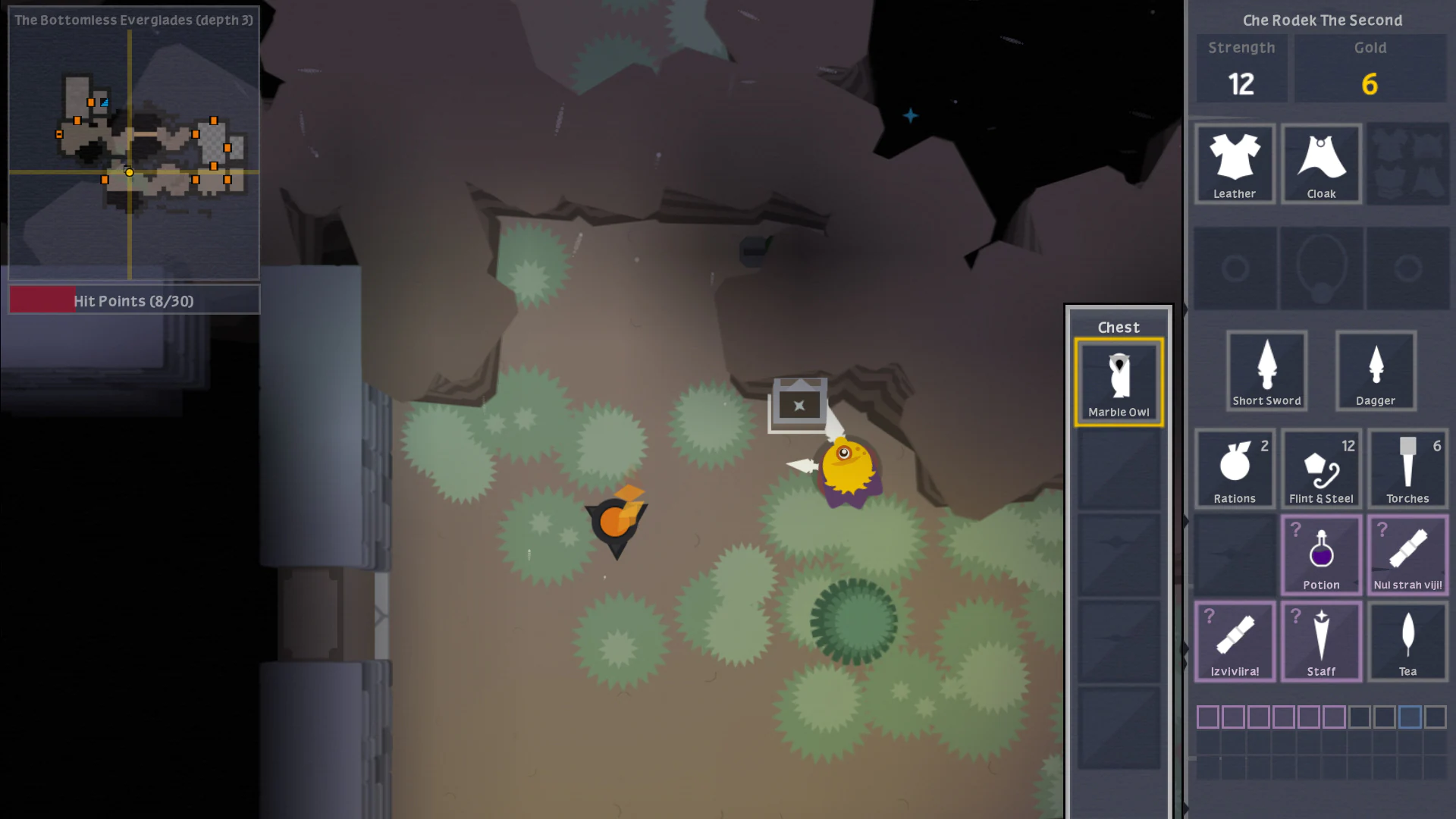Select the Dagger weapon slot
The height and width of the screenshot is (819, 1456).
1375,371
